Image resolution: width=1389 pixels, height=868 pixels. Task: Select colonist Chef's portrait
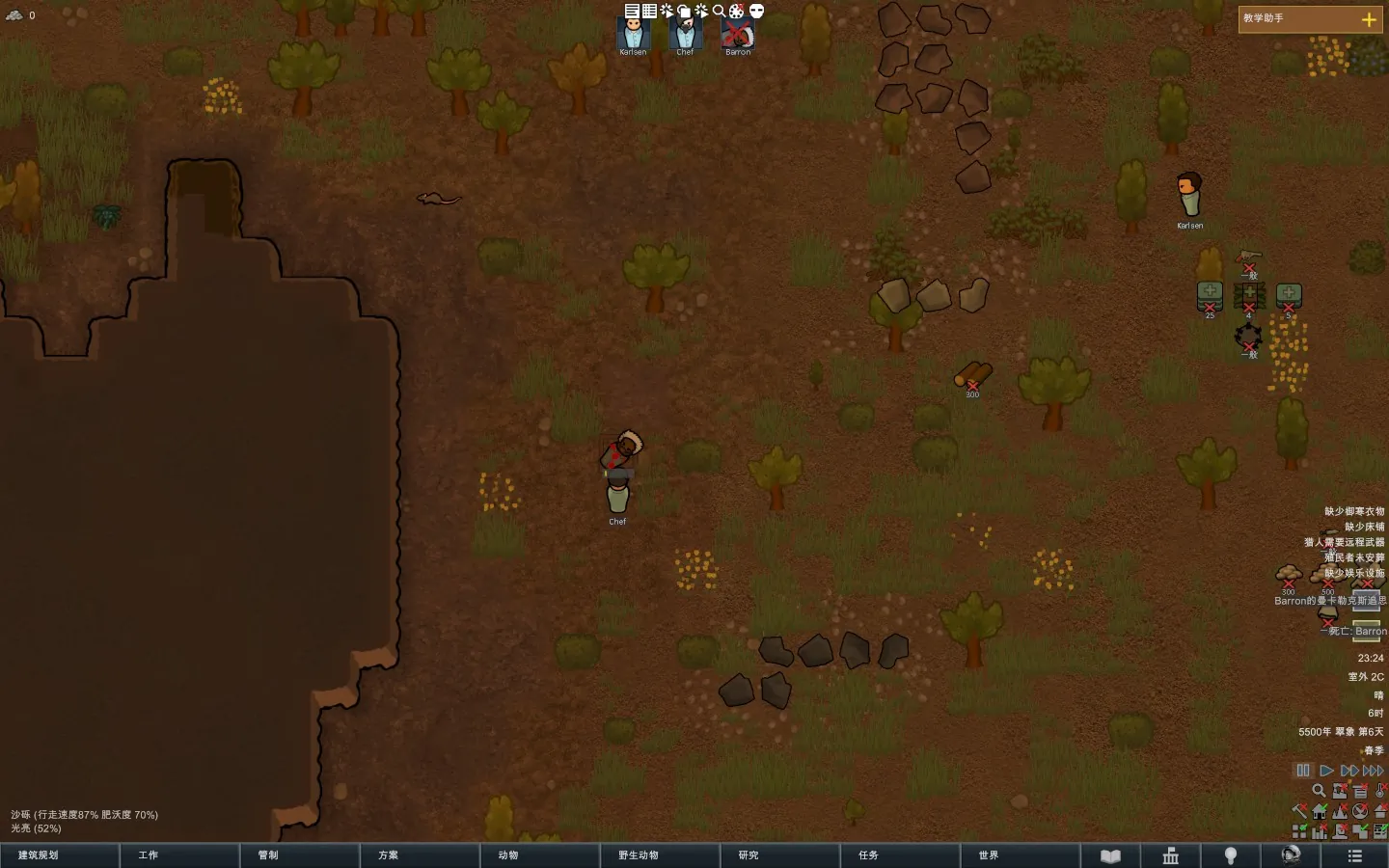[x=685, y=35]
